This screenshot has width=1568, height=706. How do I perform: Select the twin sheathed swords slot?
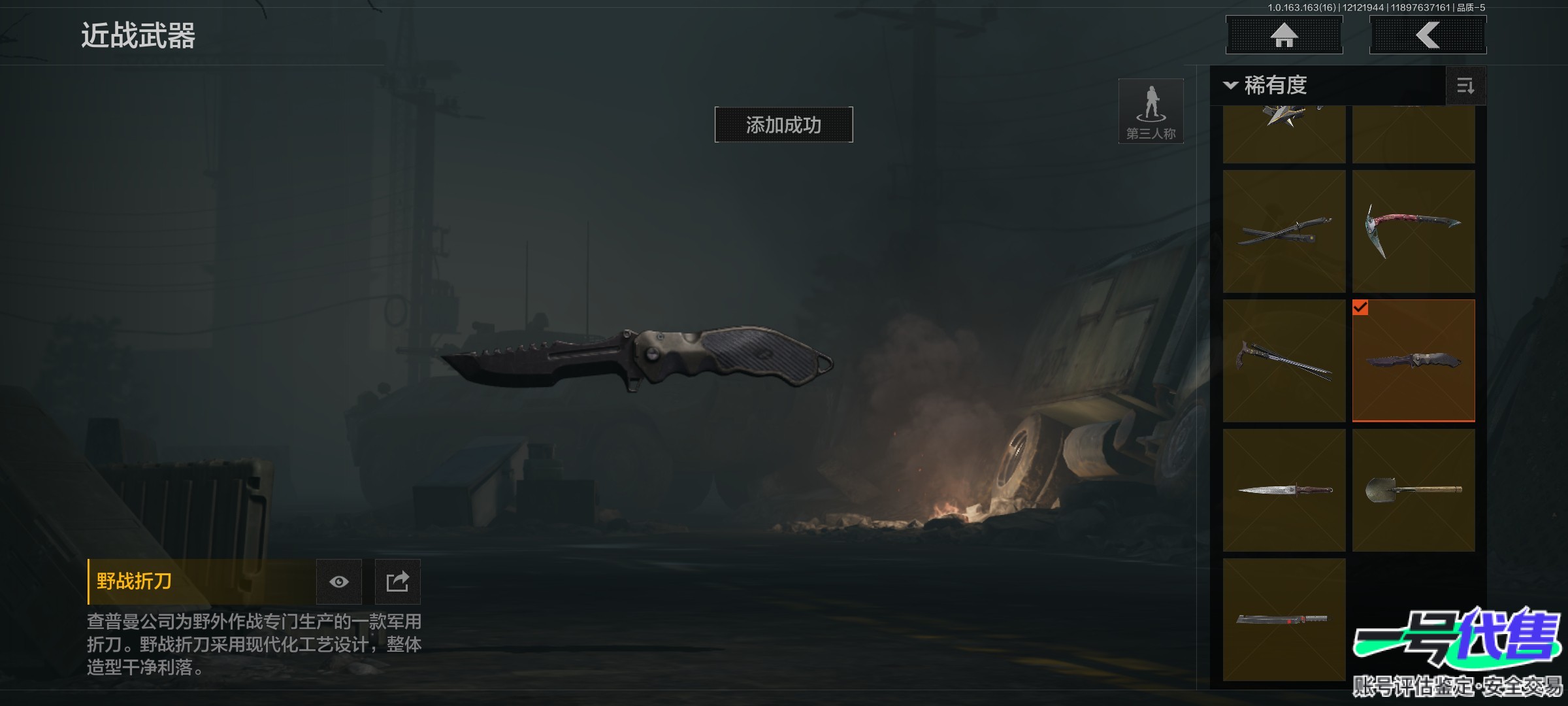point(1284,231)
